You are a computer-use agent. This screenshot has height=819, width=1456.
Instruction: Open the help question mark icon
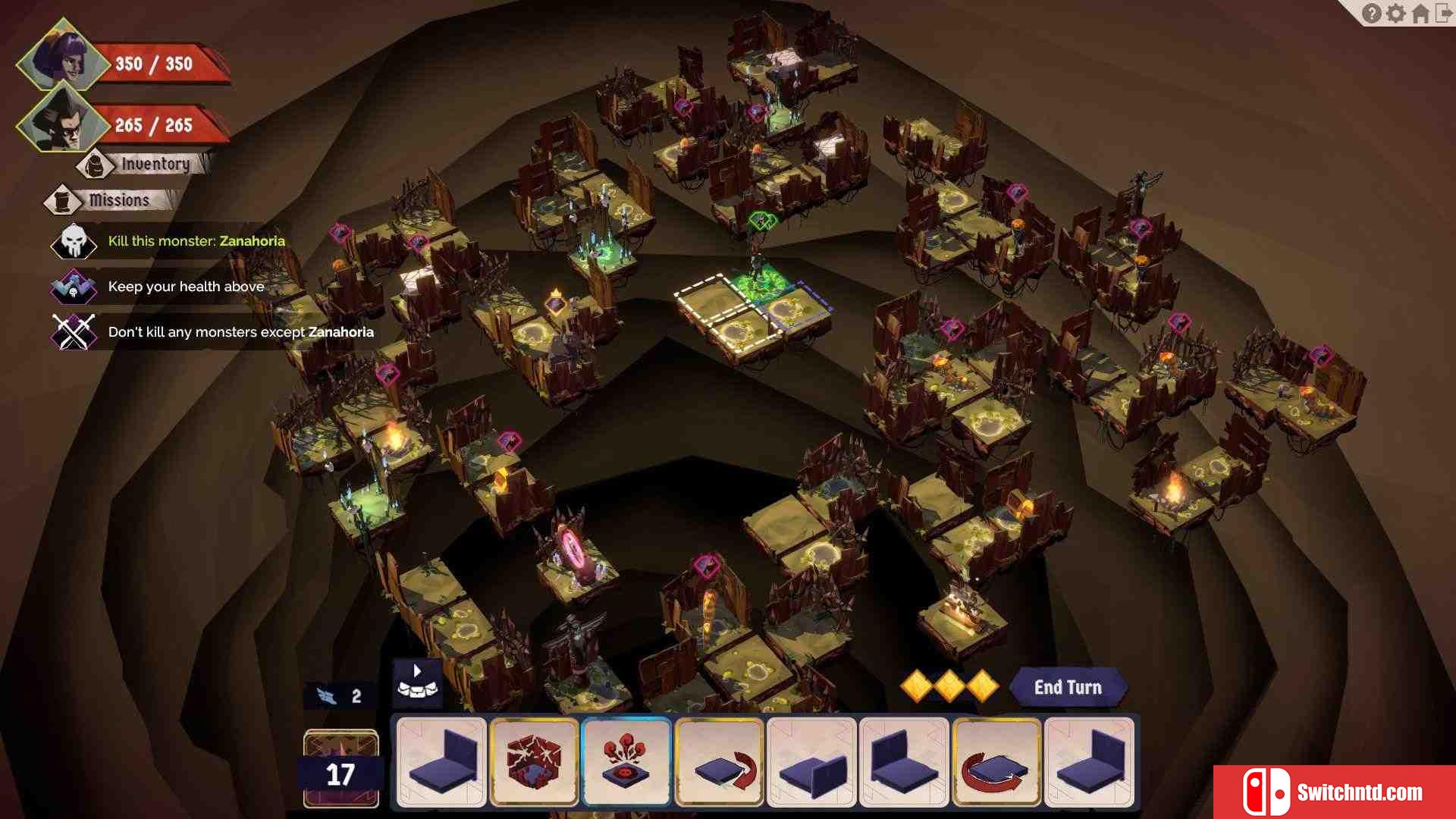pyautogui.click(x=1371, y=14)
